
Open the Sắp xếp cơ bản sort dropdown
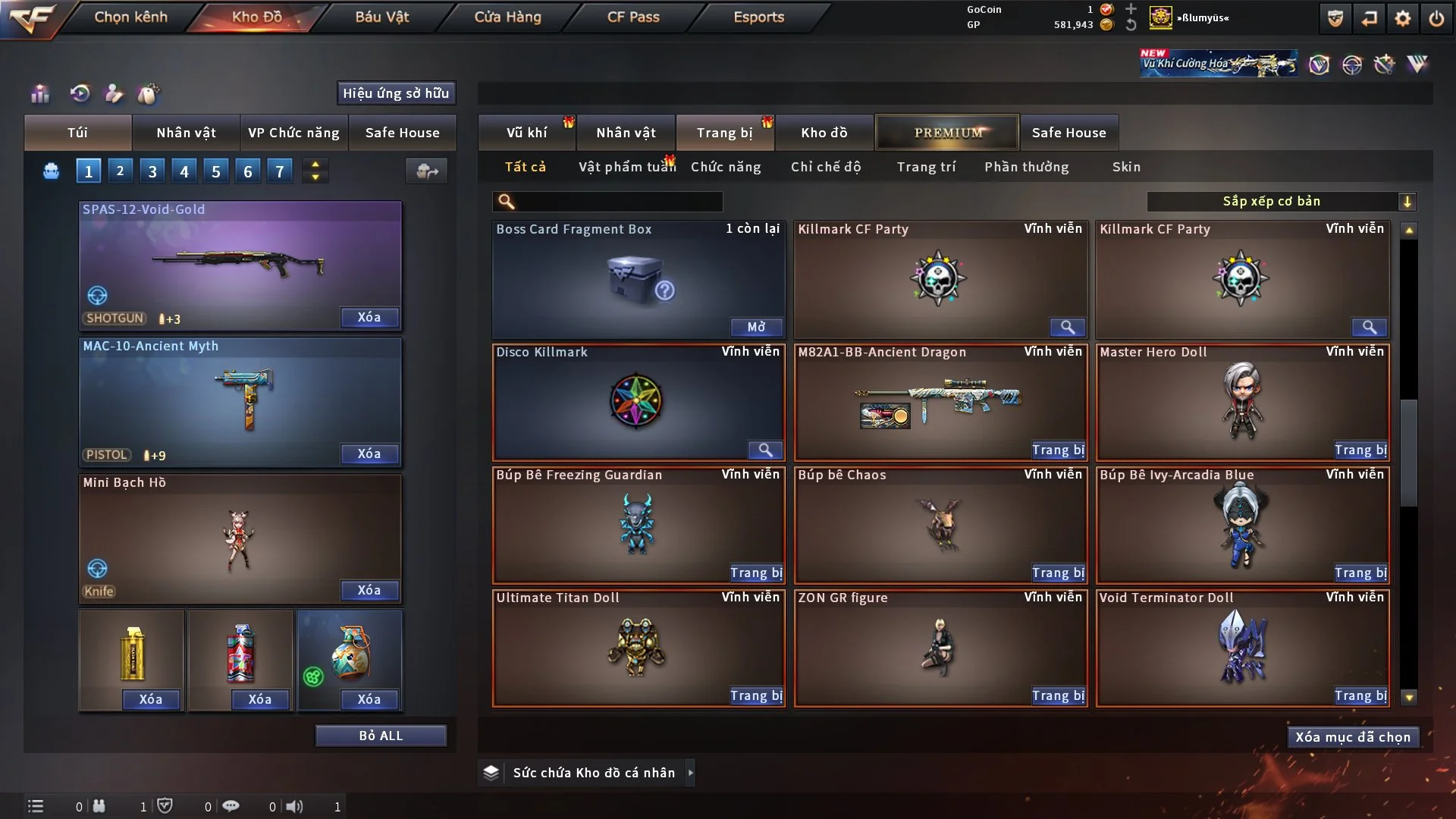pyautogui.click(x=1280, y=202)
